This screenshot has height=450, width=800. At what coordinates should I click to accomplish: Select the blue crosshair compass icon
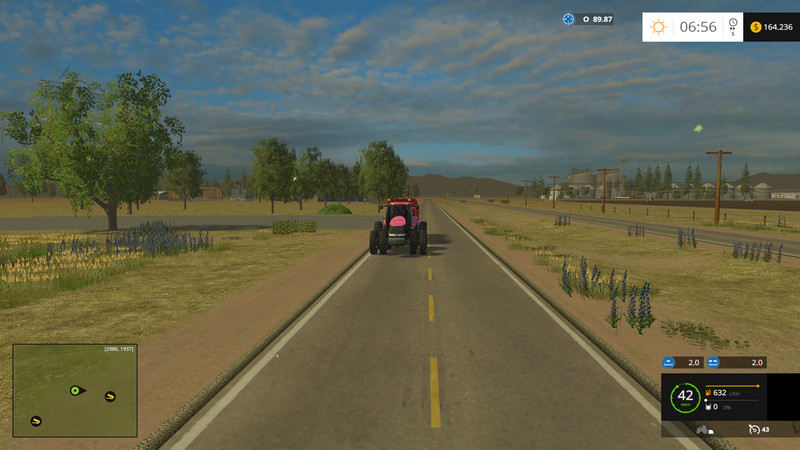(569, 19)
